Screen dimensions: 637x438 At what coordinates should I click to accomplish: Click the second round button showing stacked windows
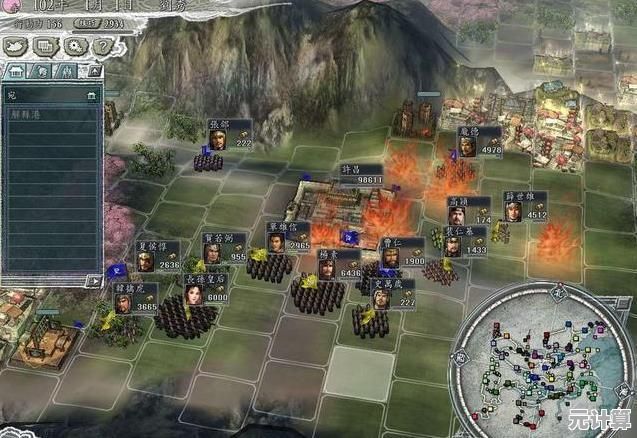[45, 46]
